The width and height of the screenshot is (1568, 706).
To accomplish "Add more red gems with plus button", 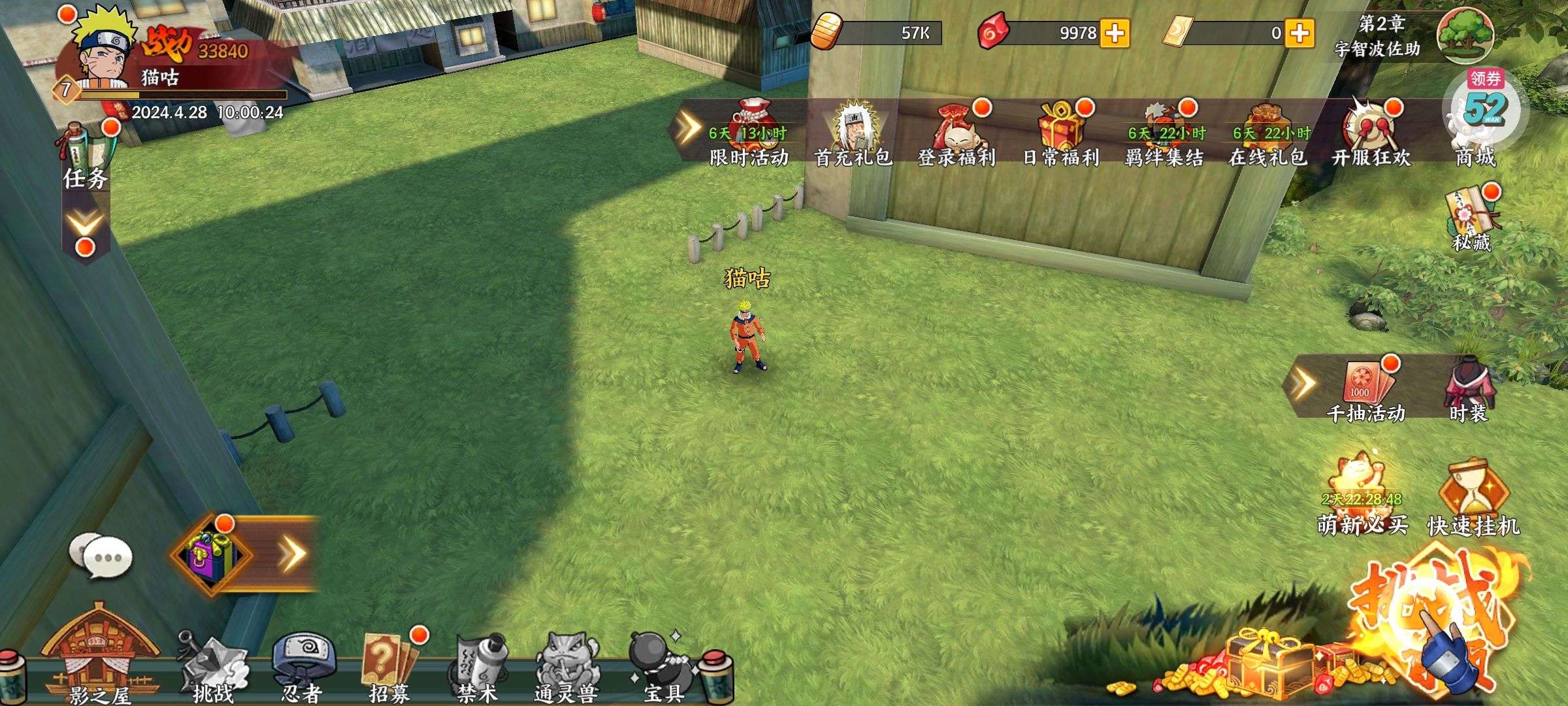I will coord(1115,33).
